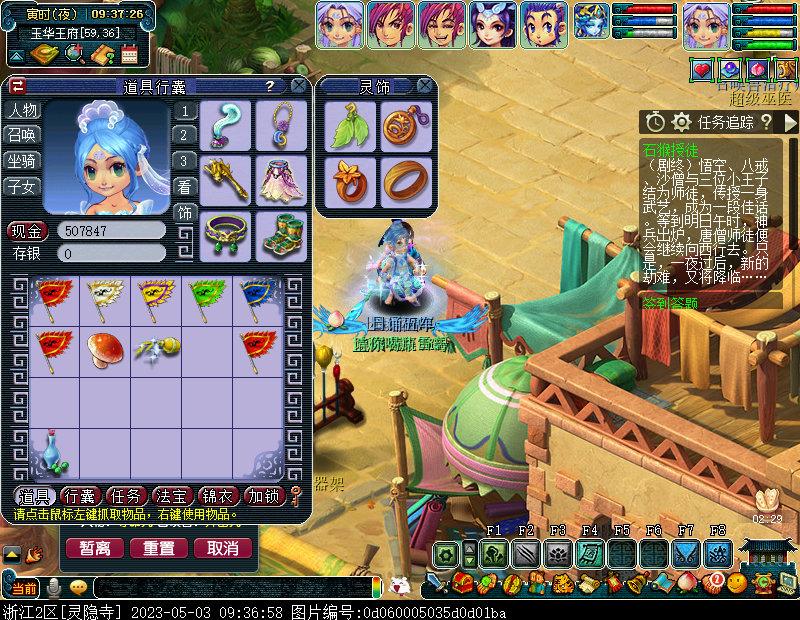Select the red mushroom item
Screen dimensions: 800x620
(x=103, y=348)
